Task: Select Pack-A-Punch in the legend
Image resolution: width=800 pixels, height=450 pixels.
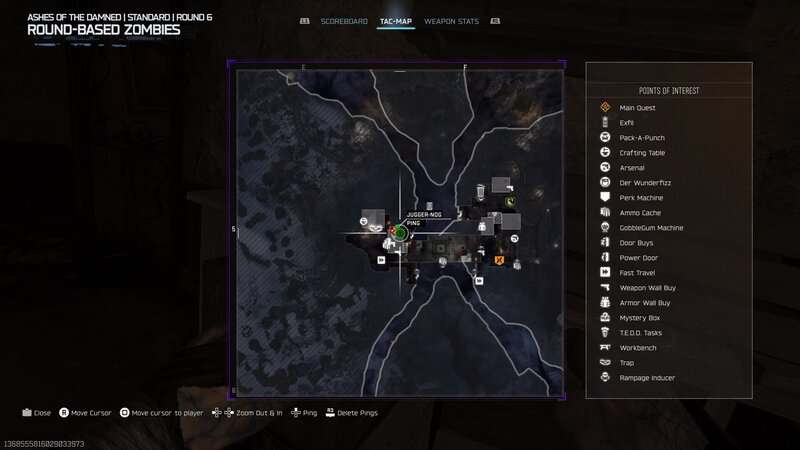Action: [642, 138]
